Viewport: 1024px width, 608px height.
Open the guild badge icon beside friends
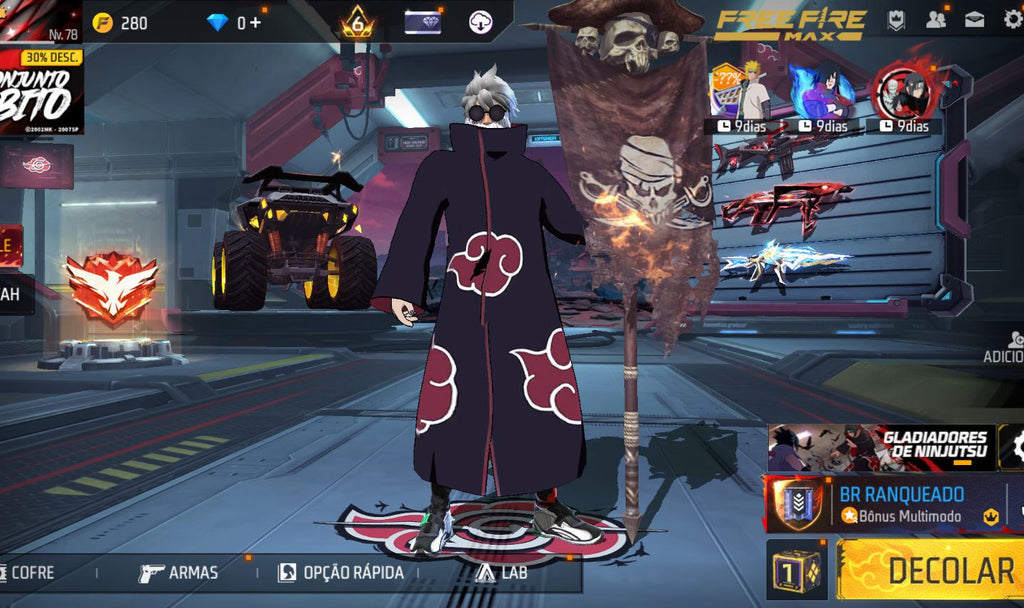tap(896, 19)
